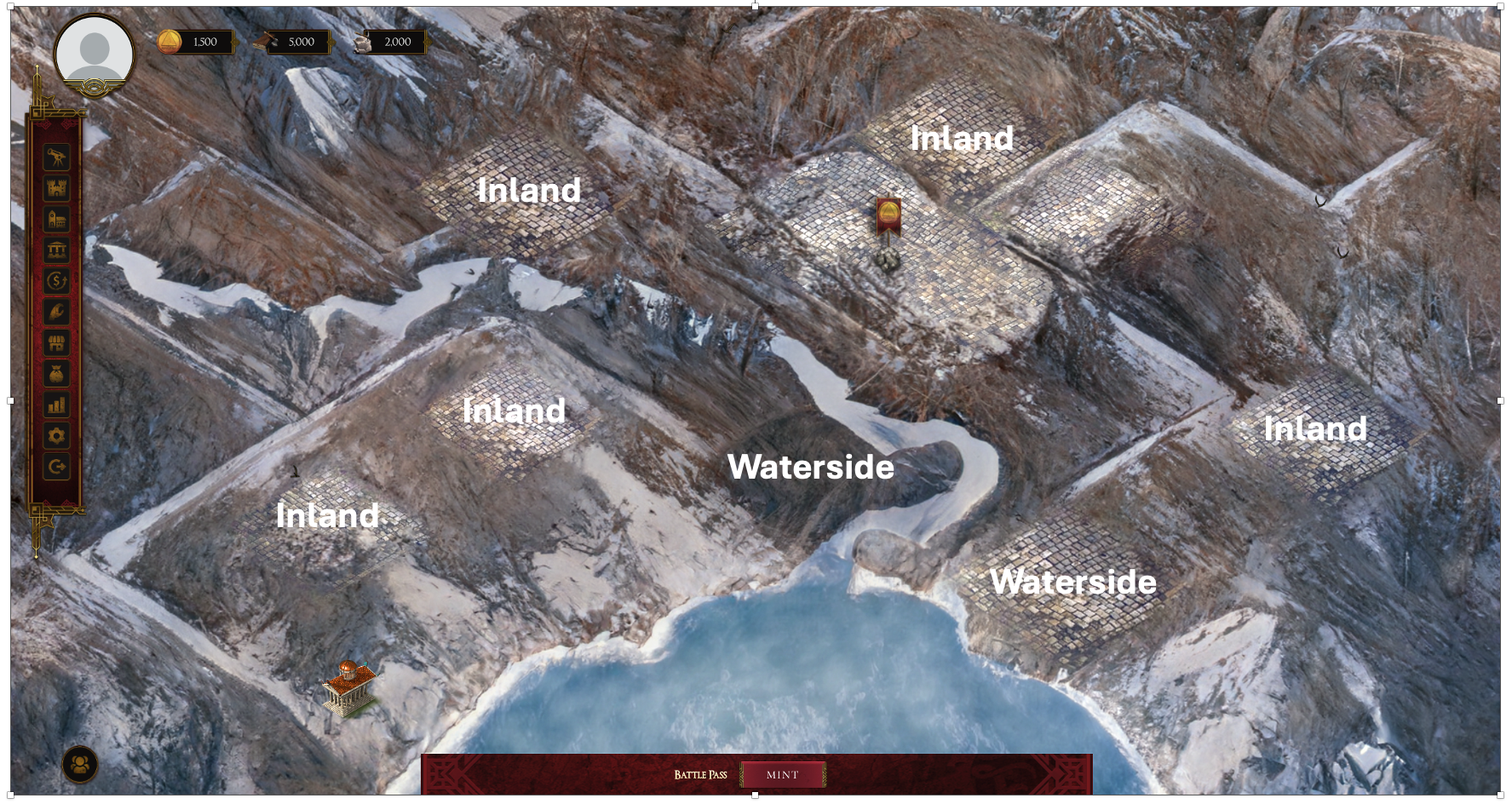Open the friends icon button
Viewport: 1512px width, 804px height.
(80, 764)
